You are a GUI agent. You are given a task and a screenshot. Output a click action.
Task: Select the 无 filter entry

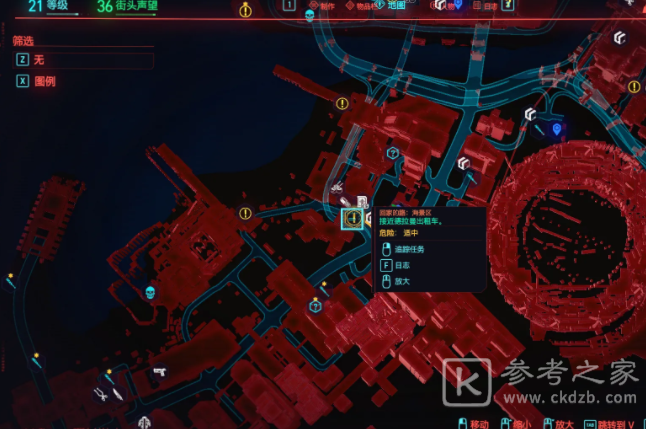tap(39, 61)
